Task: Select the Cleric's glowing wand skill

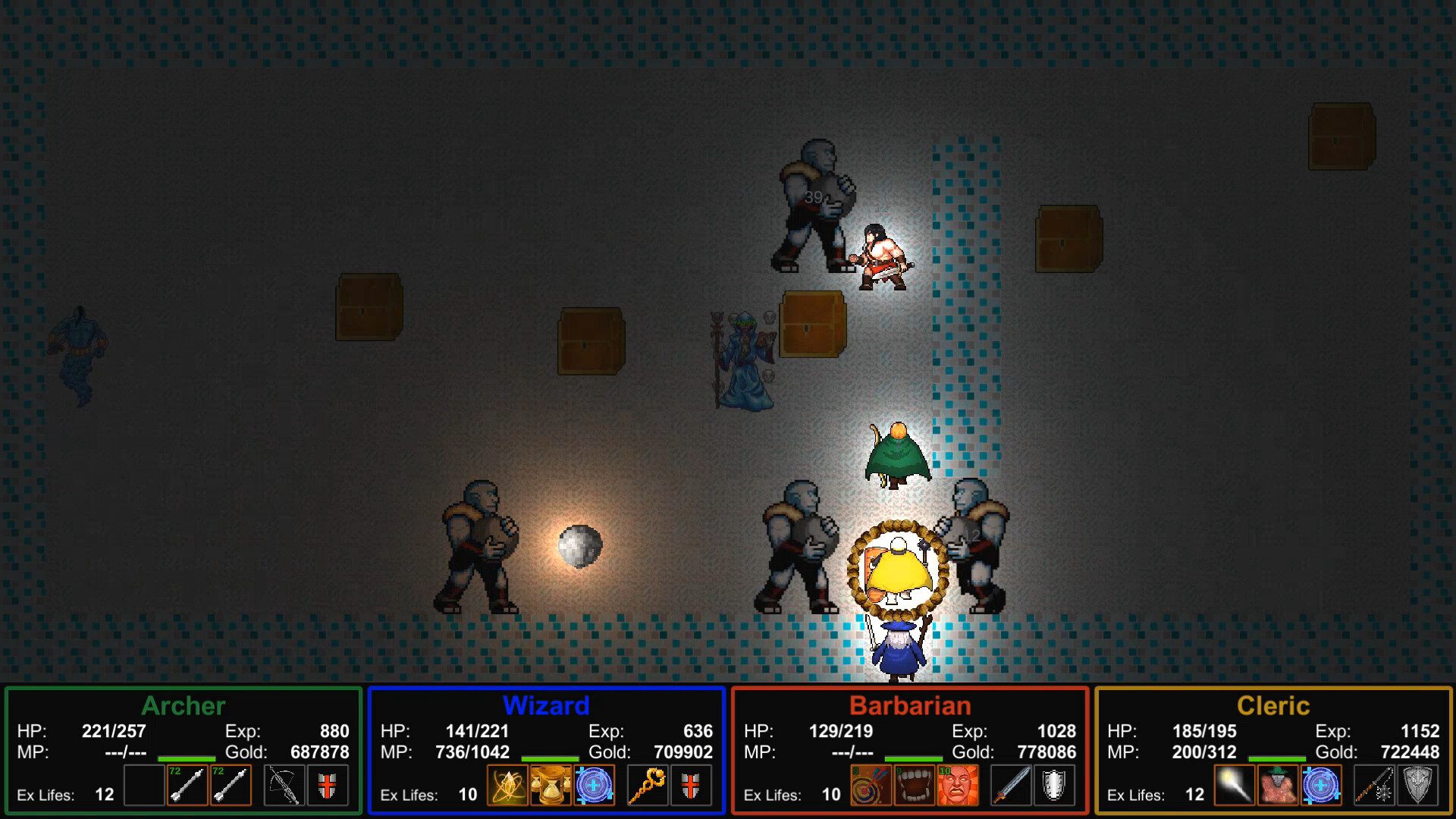Action: (1235, 785)
